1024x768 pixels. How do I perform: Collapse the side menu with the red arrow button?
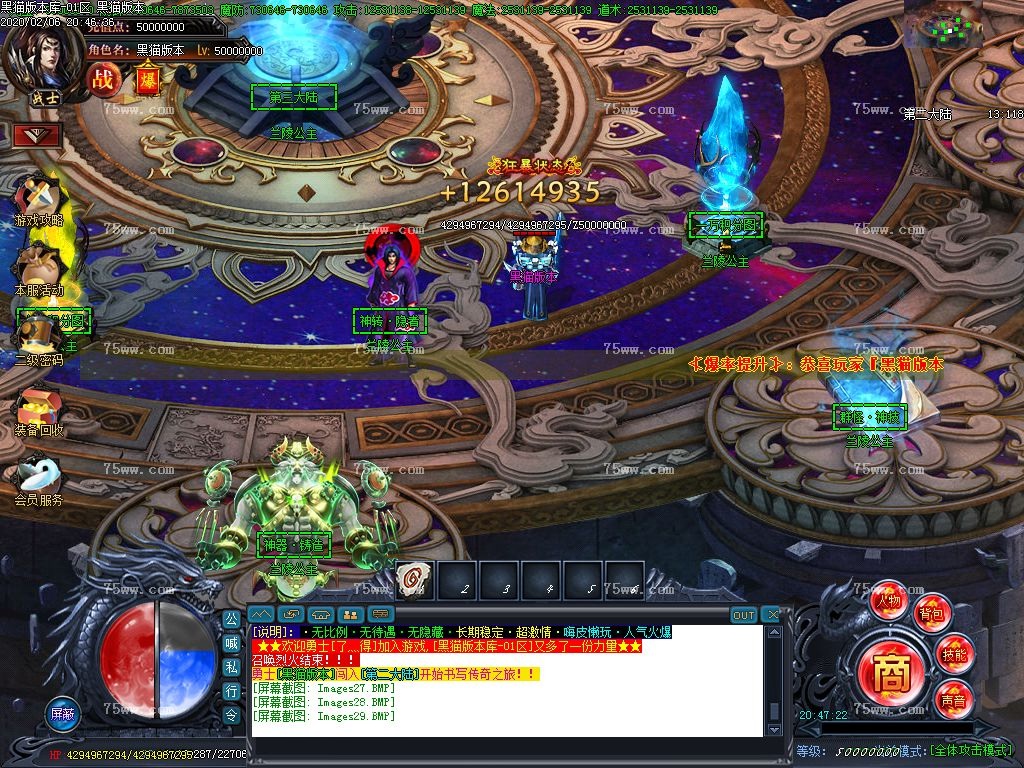[x=37, y=134]
